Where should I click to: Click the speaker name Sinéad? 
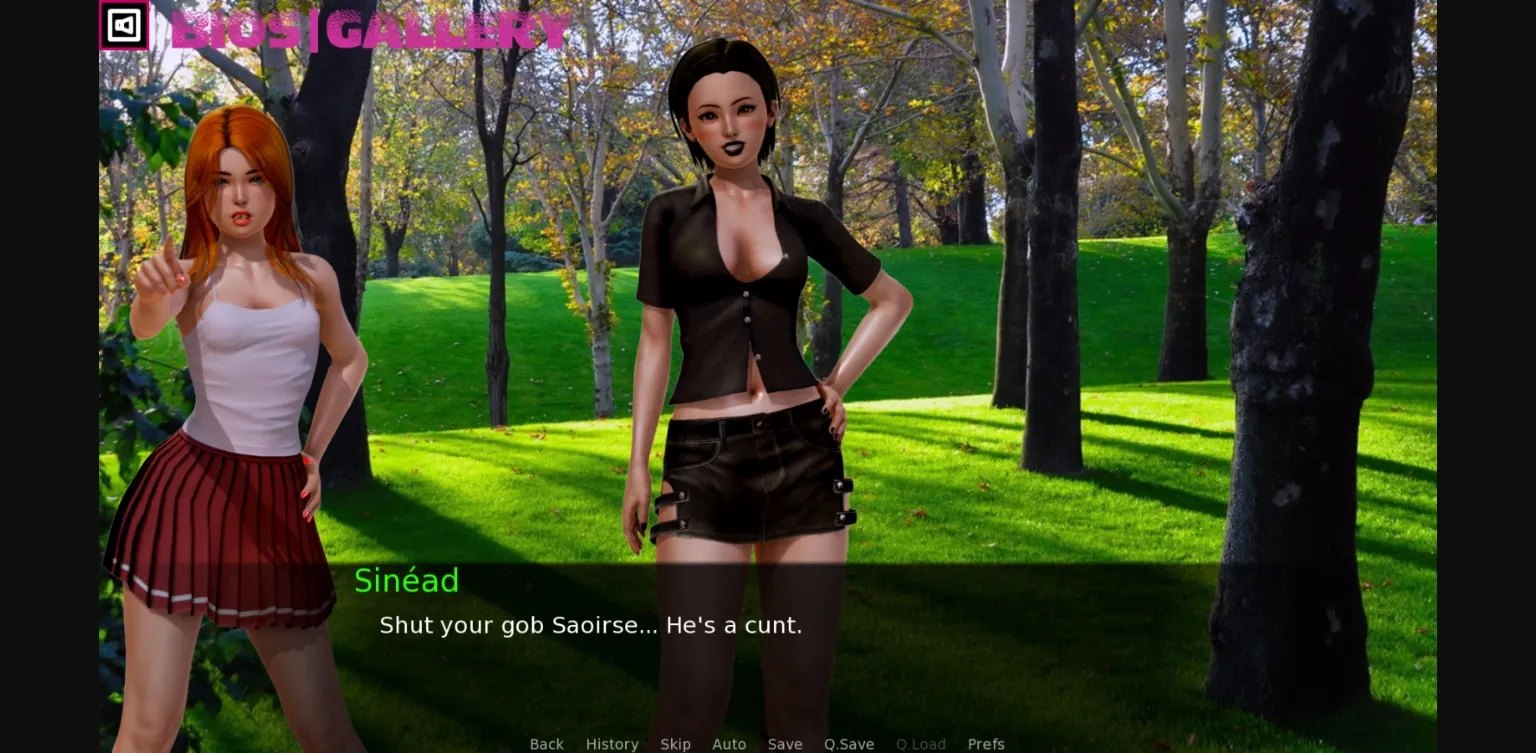pyautogui.click(x=406, y=581)
